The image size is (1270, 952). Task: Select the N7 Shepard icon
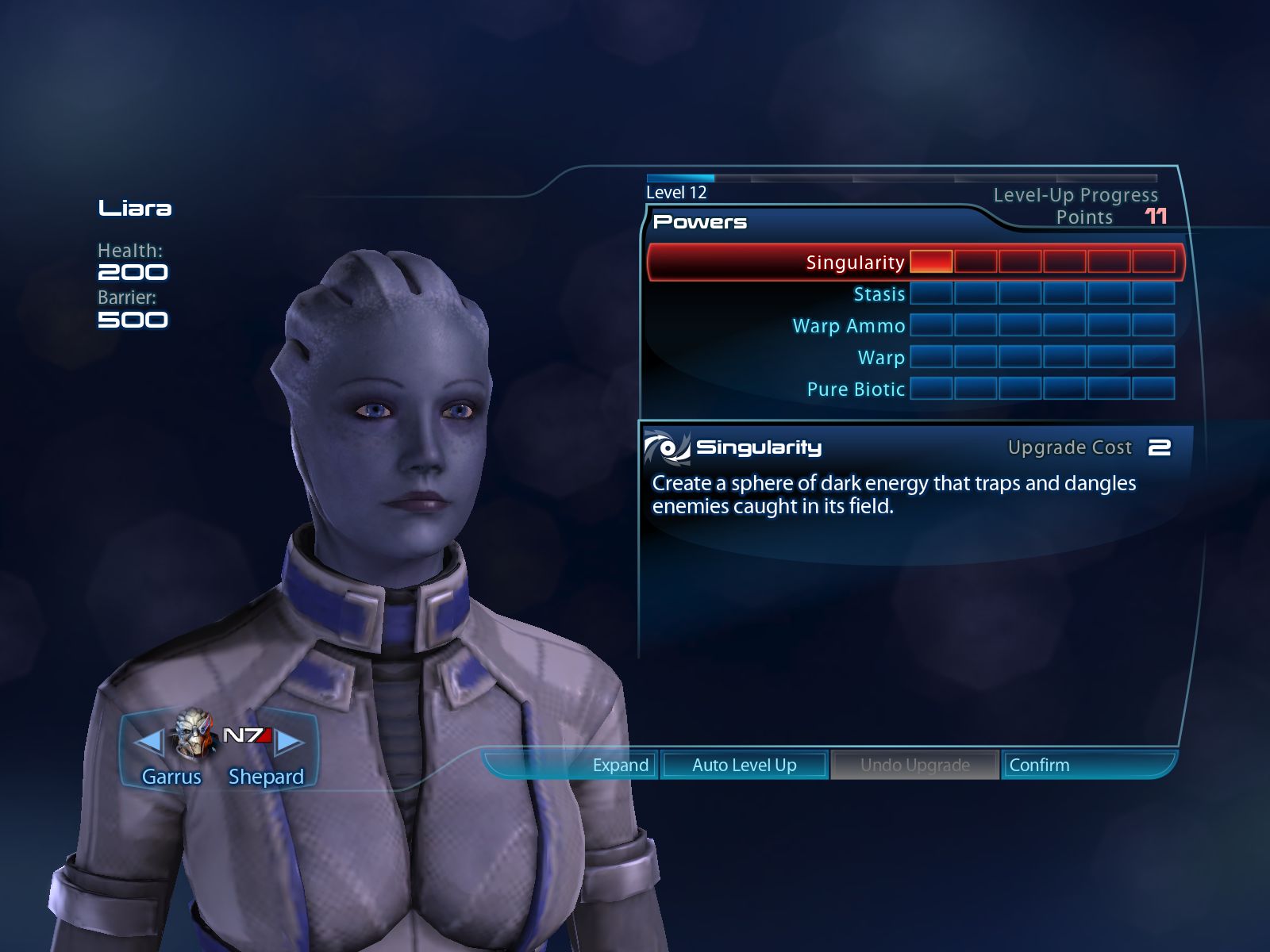click(x=247, y=736)
